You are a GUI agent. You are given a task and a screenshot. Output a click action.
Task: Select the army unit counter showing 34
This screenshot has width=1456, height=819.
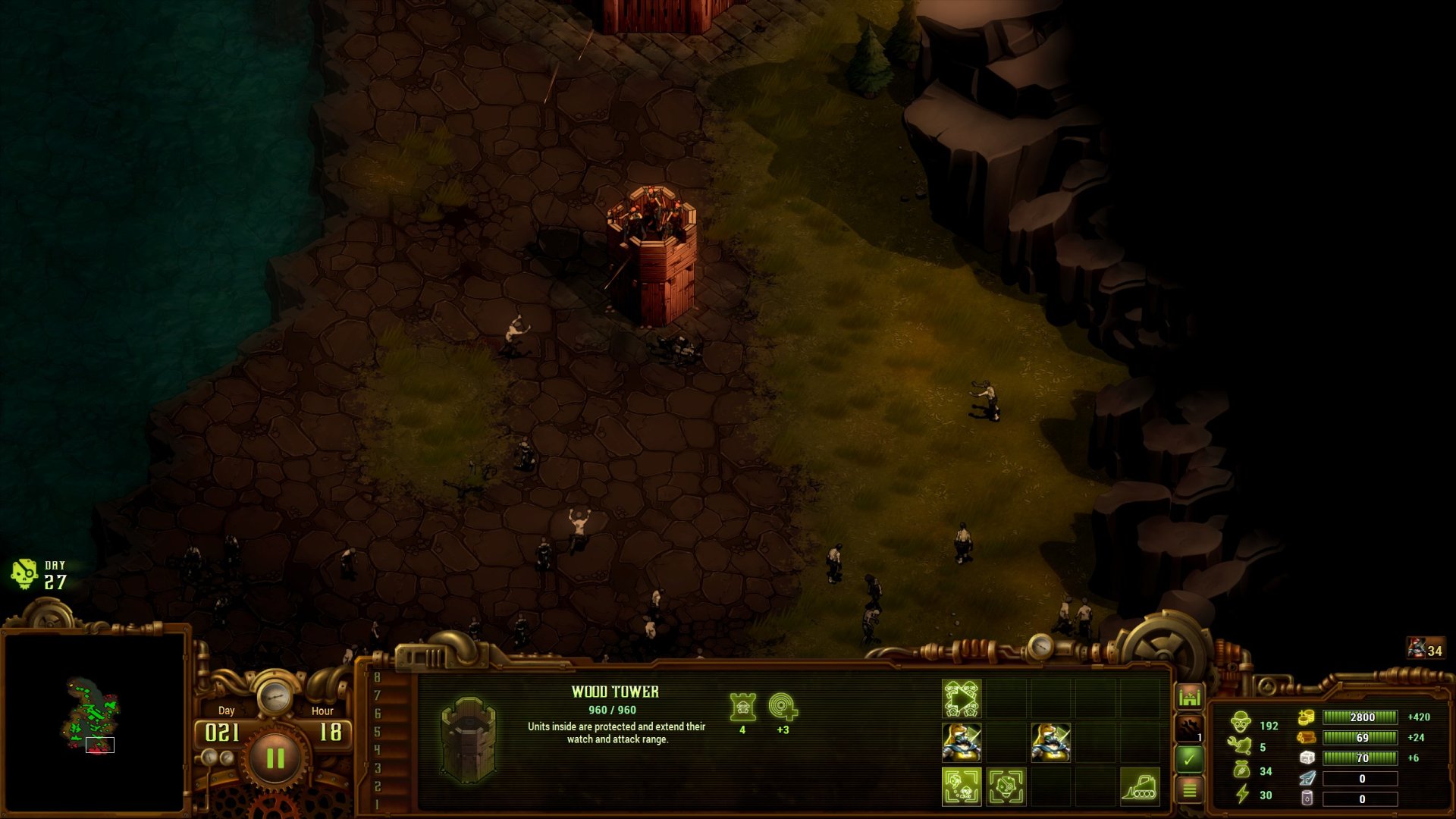coord(1426,649)
